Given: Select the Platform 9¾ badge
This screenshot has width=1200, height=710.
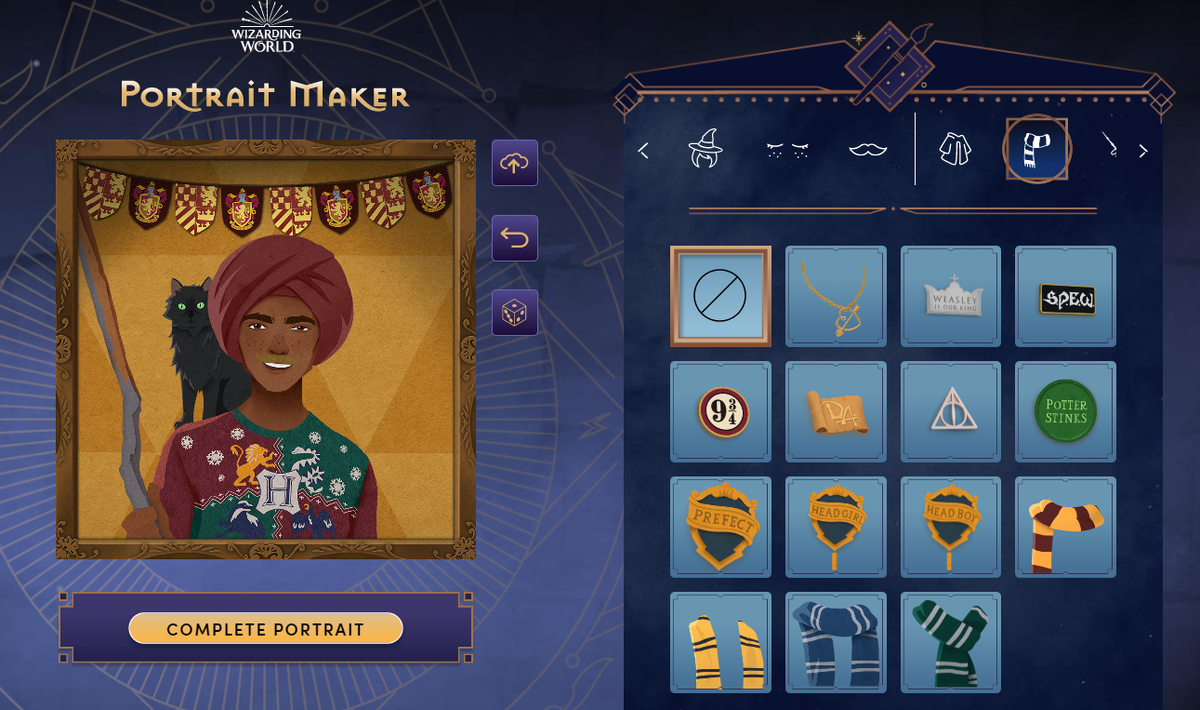Looking at the screenshot, I should pyautogui.click(x=720, y=411).
